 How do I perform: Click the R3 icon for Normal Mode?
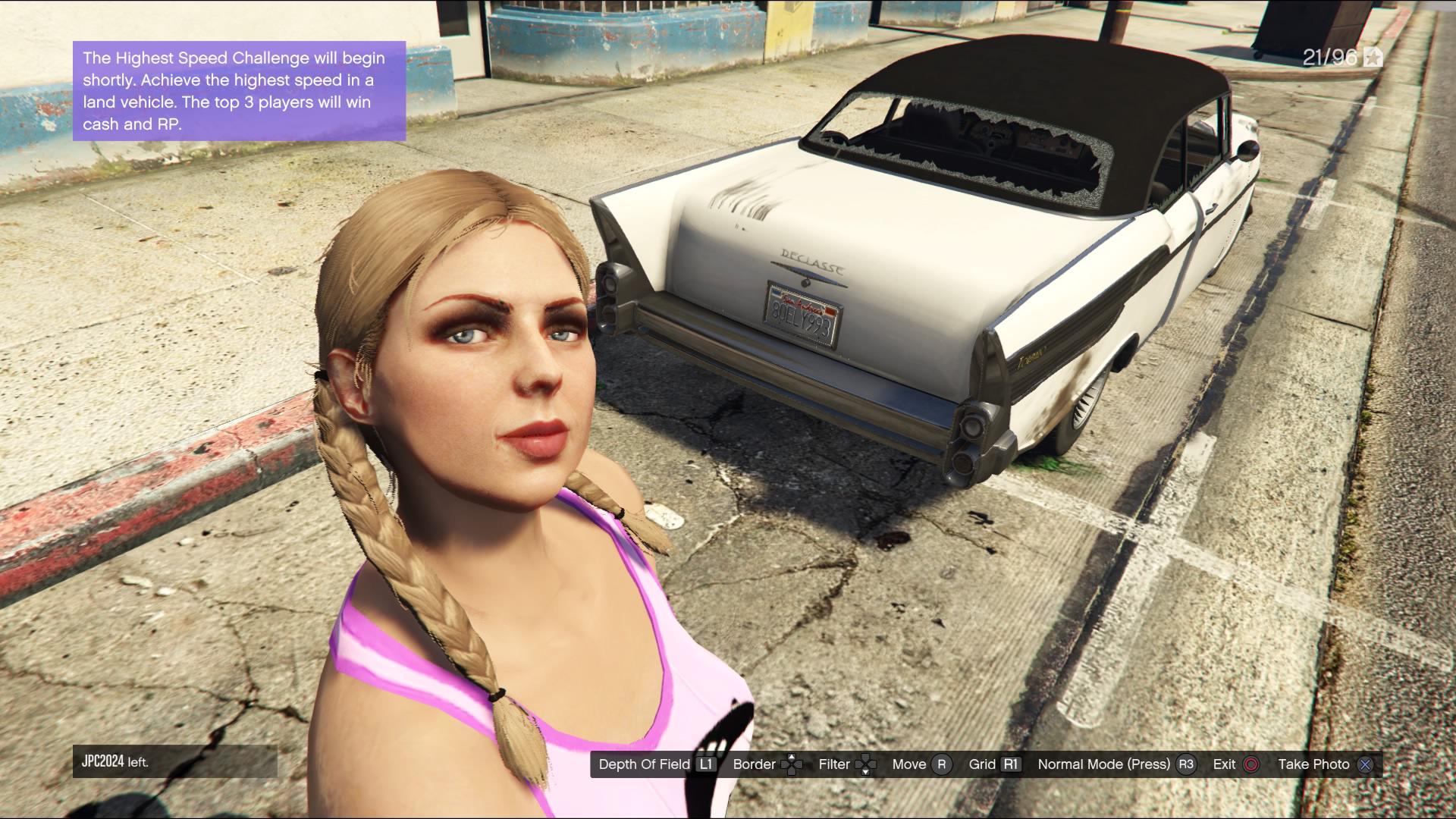point(1187,764)
